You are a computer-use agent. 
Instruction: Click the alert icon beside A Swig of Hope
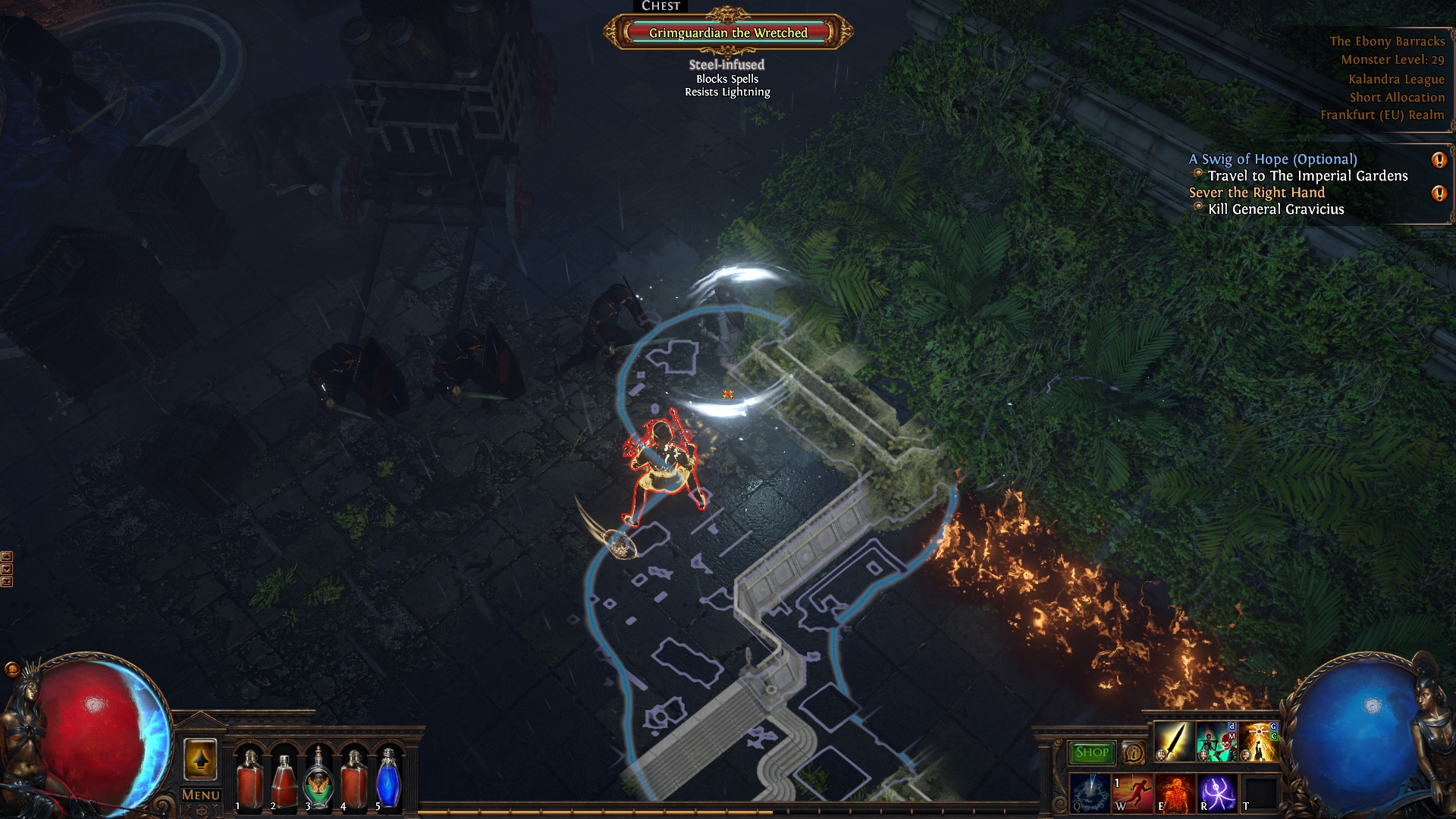[1439, 160]
